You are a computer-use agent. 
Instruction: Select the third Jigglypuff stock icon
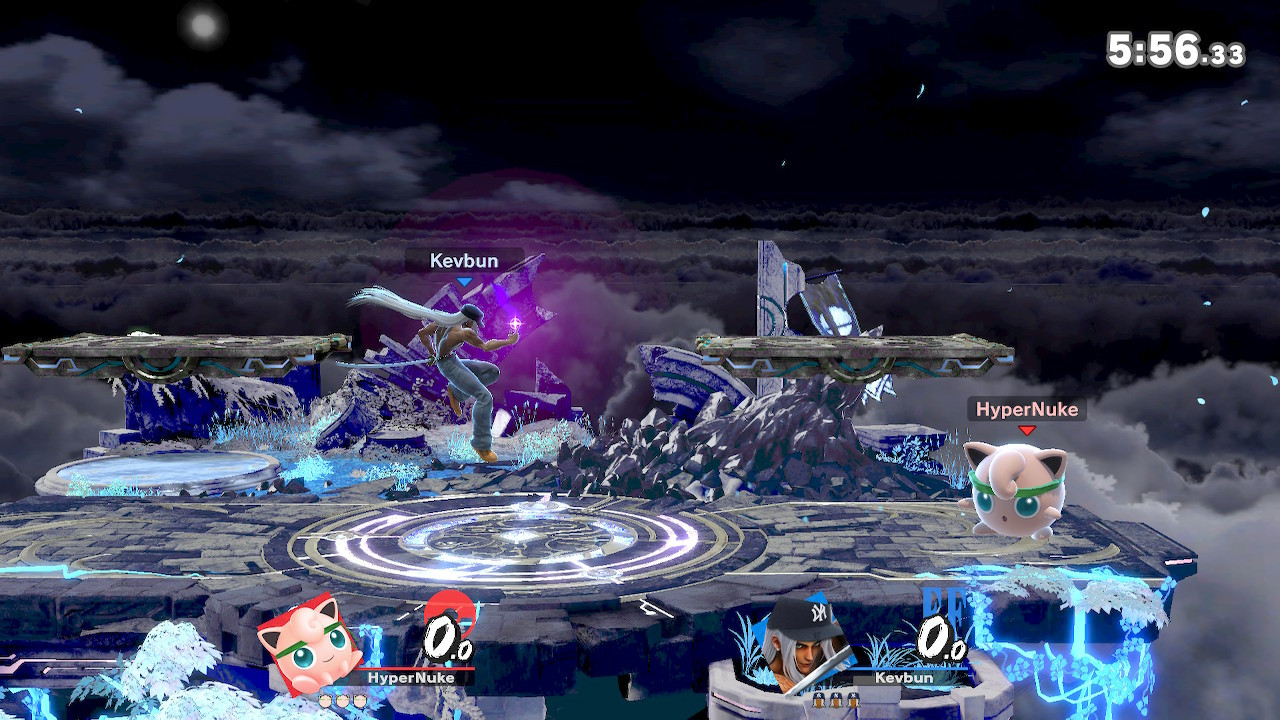[358, 700]
